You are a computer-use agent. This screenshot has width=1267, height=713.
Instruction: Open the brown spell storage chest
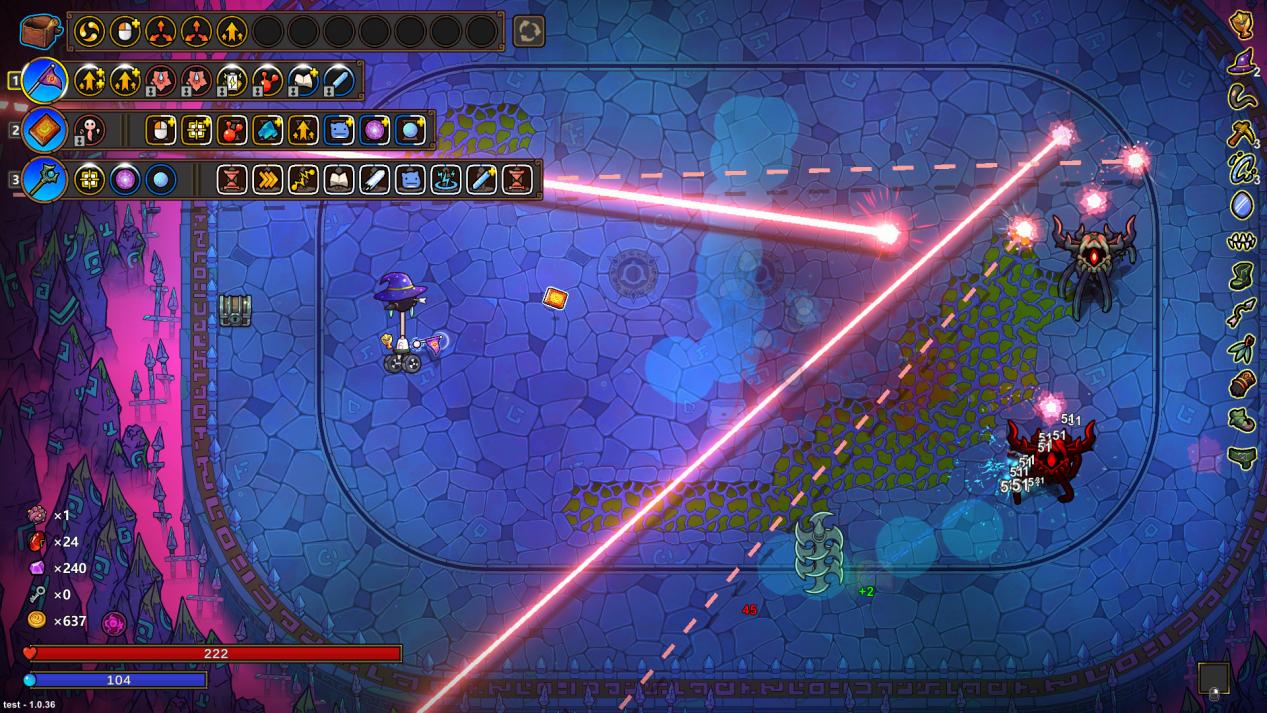pos(41,31)
